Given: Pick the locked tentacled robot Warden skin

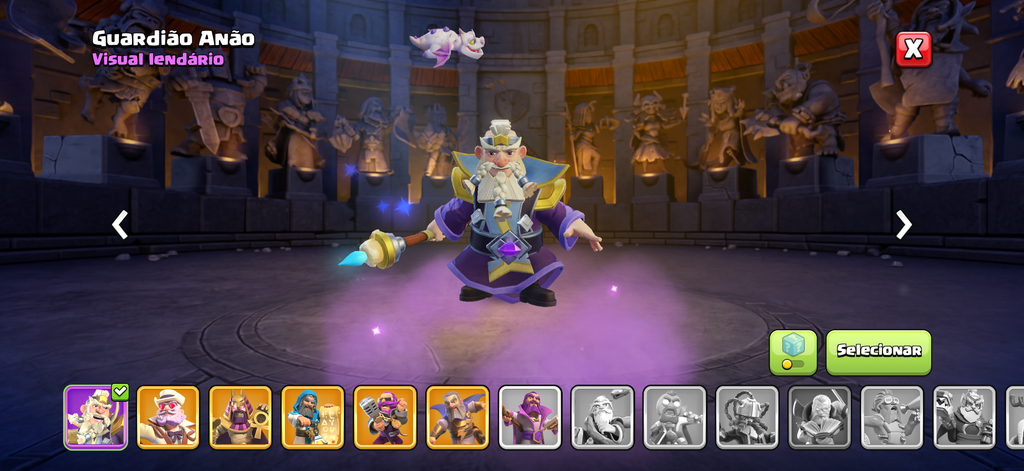Looking at the screenshot, I should [747, 417].
